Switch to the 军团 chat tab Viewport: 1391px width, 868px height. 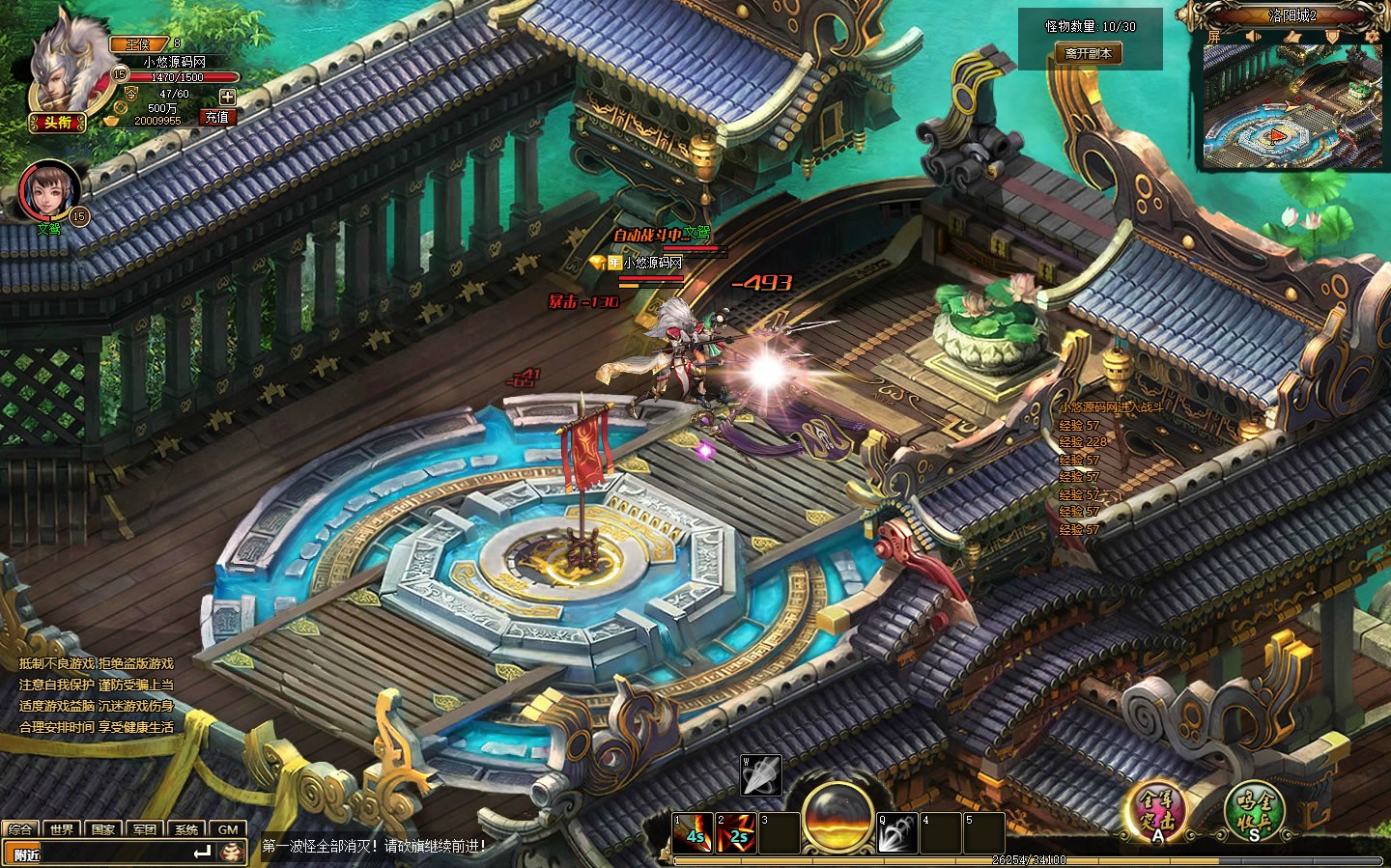[145, 829]
